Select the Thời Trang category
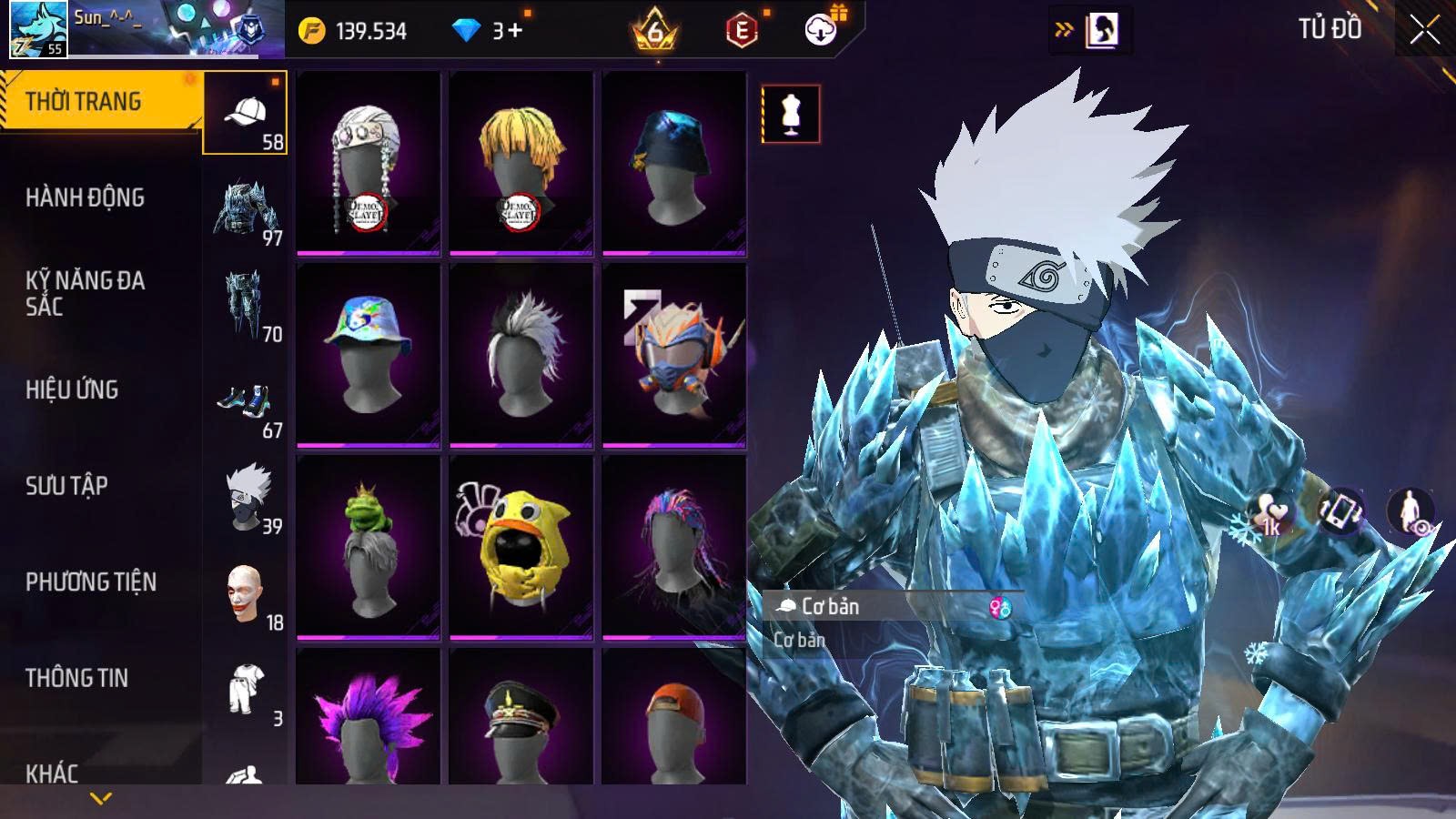 coord(84,101)
